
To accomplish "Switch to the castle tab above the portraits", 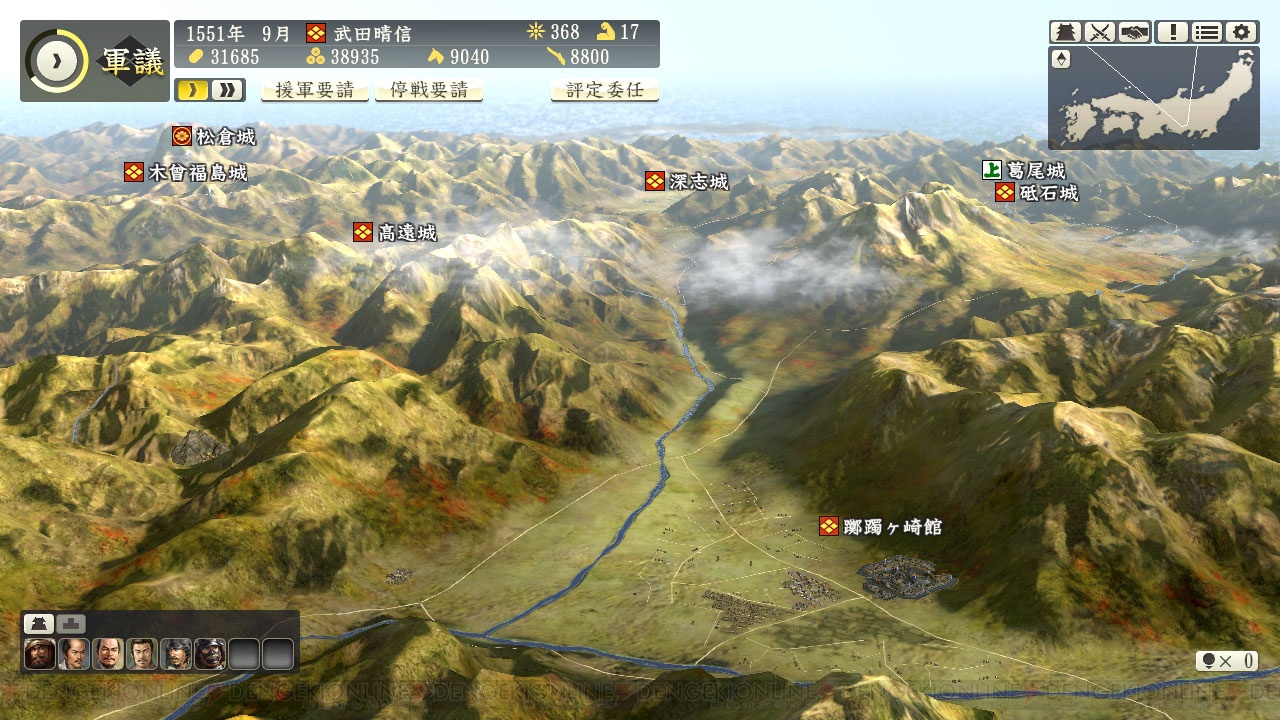I will [38, 624].
